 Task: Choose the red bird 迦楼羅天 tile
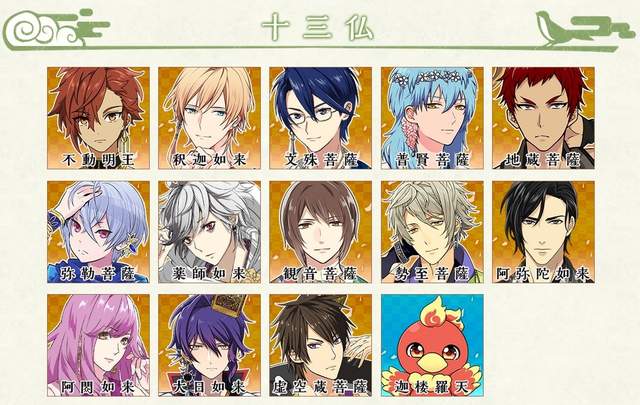[x=431, y=343]
